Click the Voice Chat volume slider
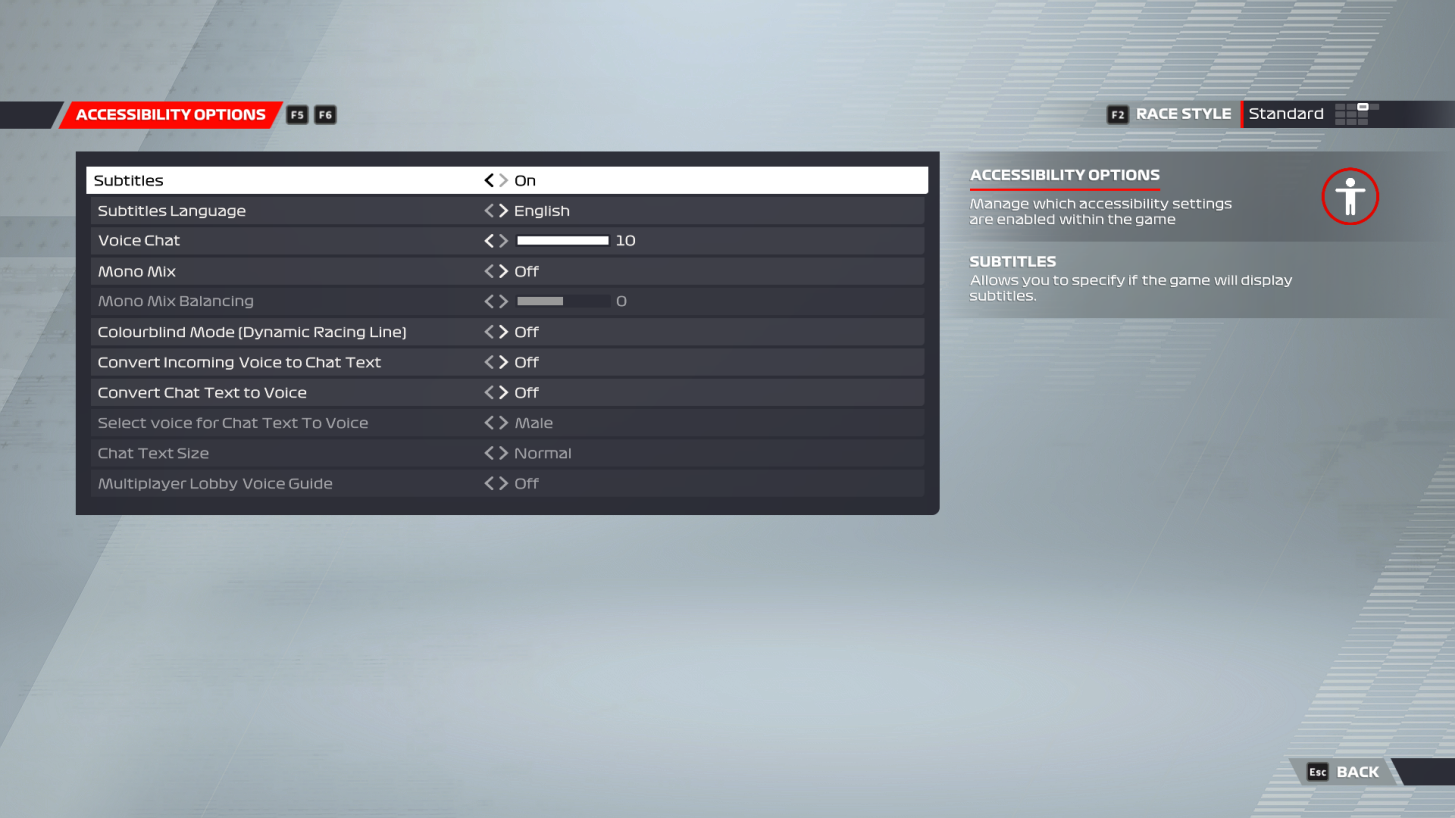 pyautogui.click(x=562, y=240)
